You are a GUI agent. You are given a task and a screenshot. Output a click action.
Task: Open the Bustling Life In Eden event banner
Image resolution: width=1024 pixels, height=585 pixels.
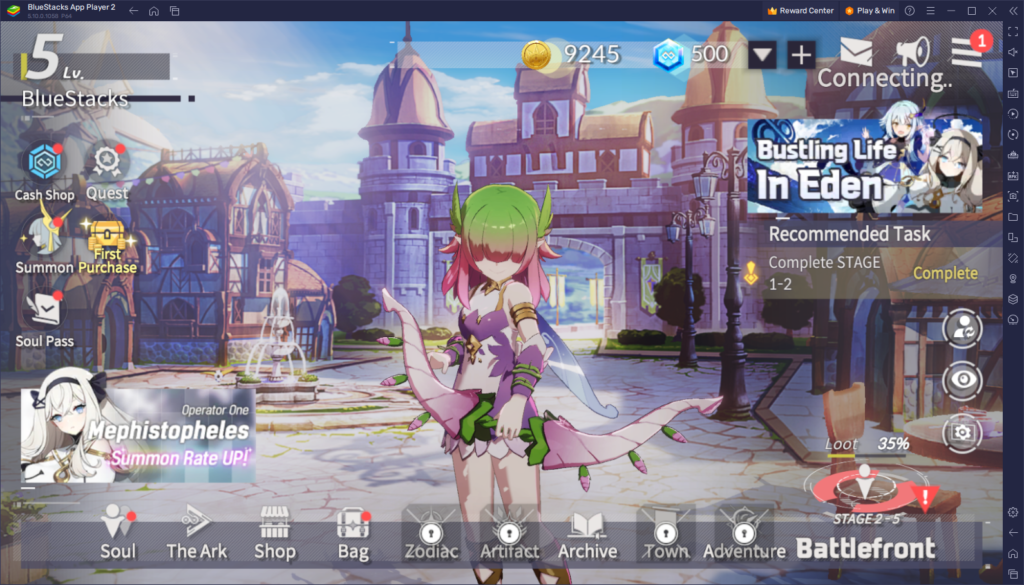pyautogui.click(x=866, y=163)
